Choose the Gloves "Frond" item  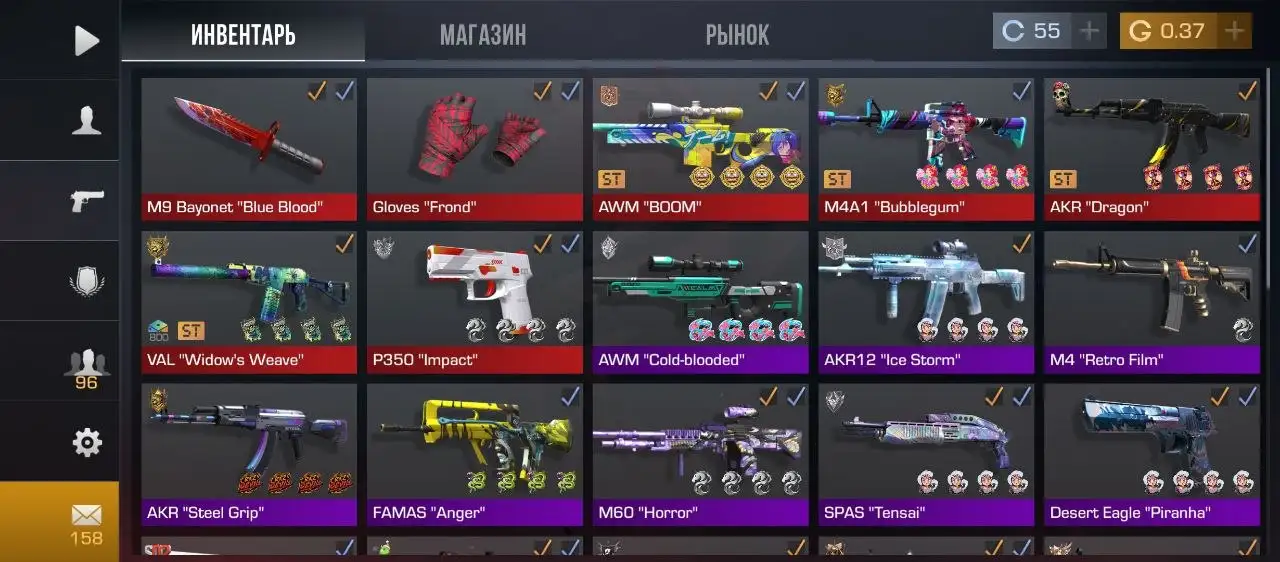tap(474, 148)
